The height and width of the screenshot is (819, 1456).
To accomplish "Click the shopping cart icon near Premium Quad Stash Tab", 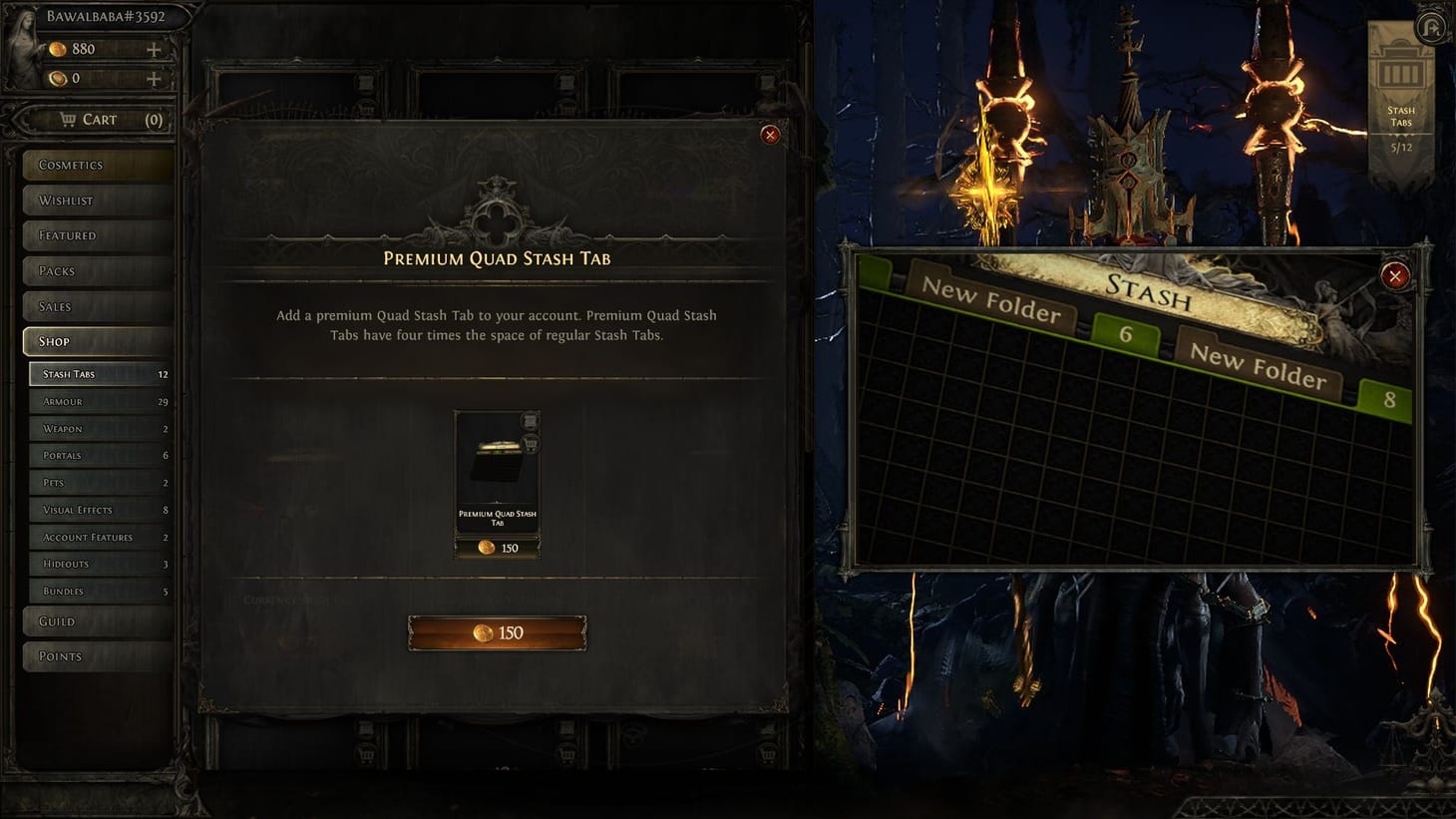I will [530, 444].
